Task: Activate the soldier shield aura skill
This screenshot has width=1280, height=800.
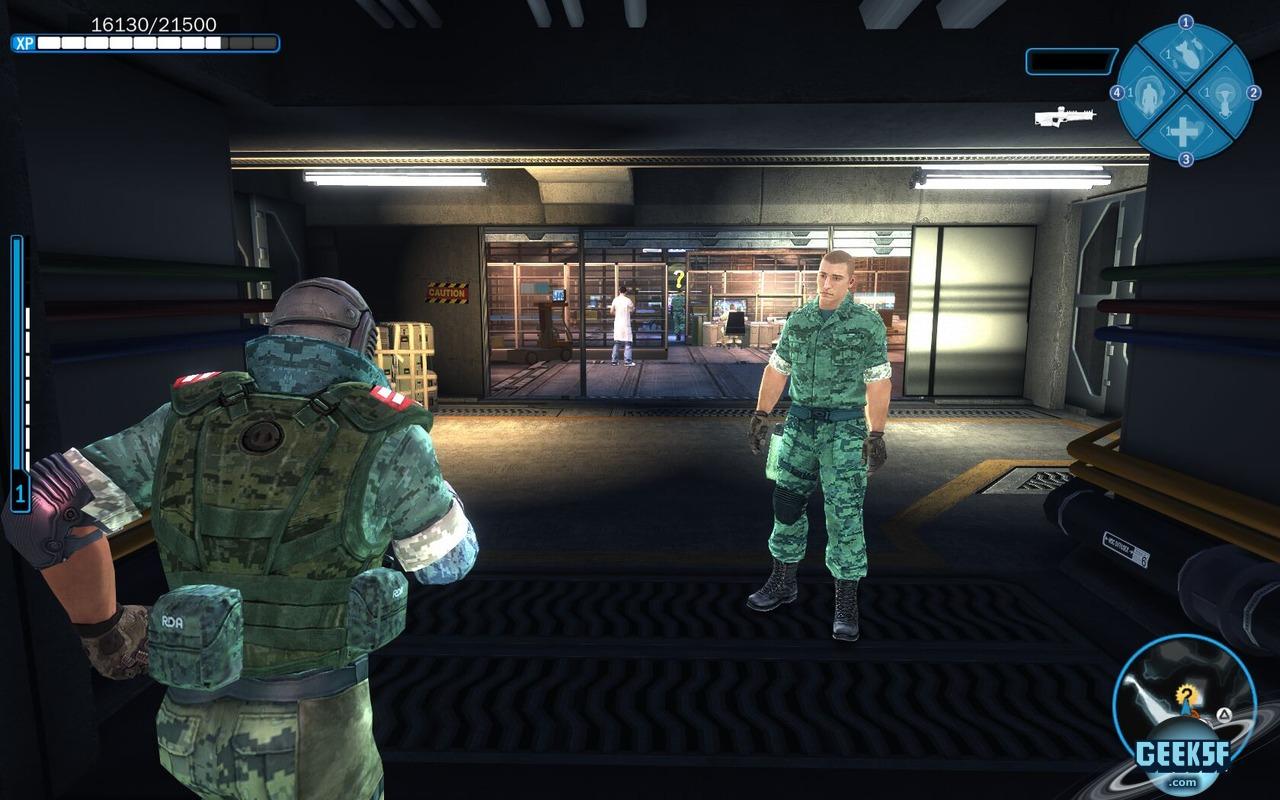Action: pos(1149,95)
